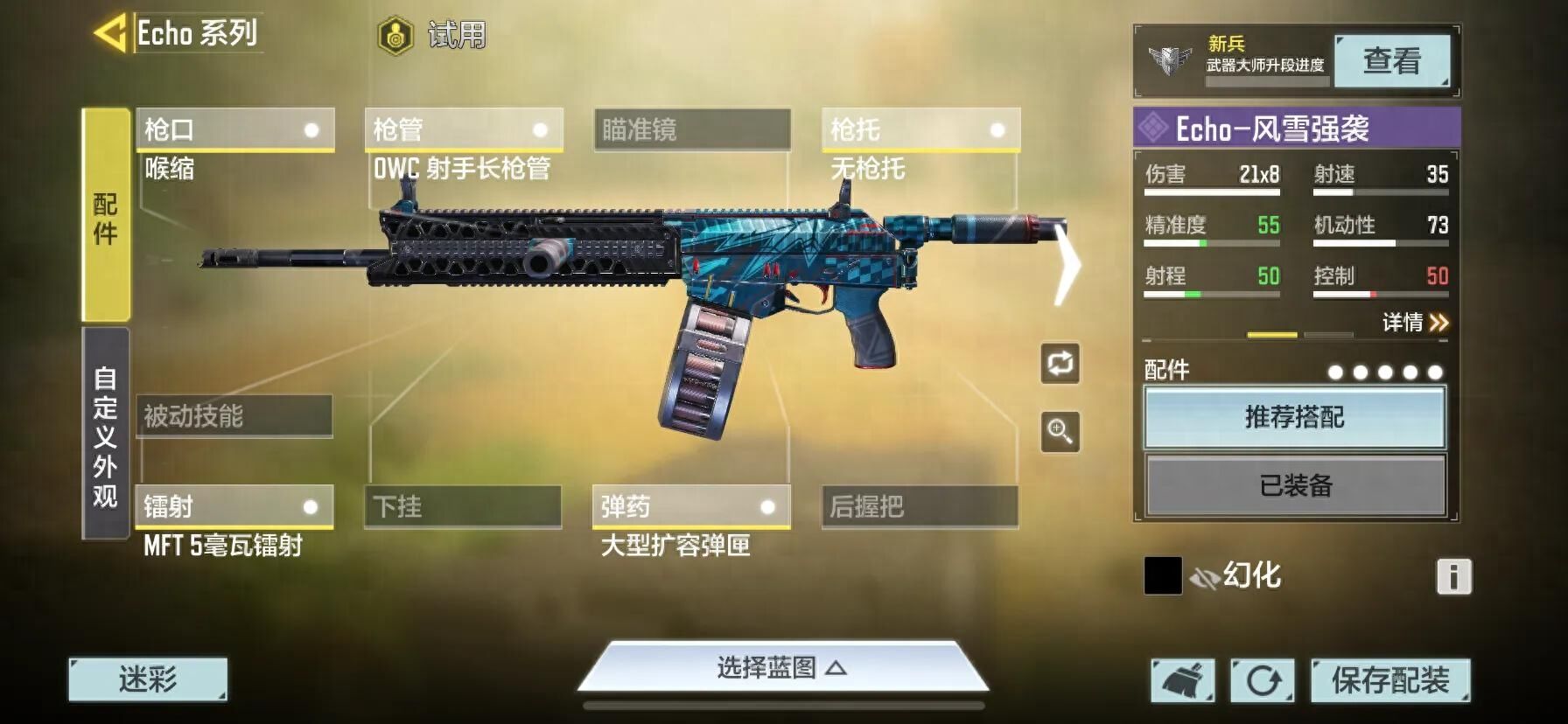Image resolution: width=1568 pixels, height=724 pixels.
Task: Click the magnifying glass zoom icon
Action: pyautogui.click(x=1060, y=432)
